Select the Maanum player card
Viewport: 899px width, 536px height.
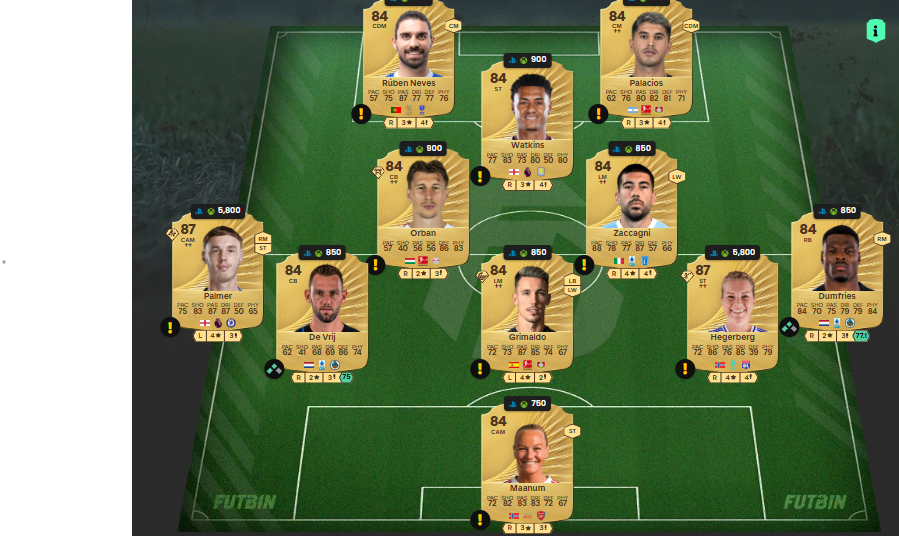pyautogui.click(x=527, y=462)
